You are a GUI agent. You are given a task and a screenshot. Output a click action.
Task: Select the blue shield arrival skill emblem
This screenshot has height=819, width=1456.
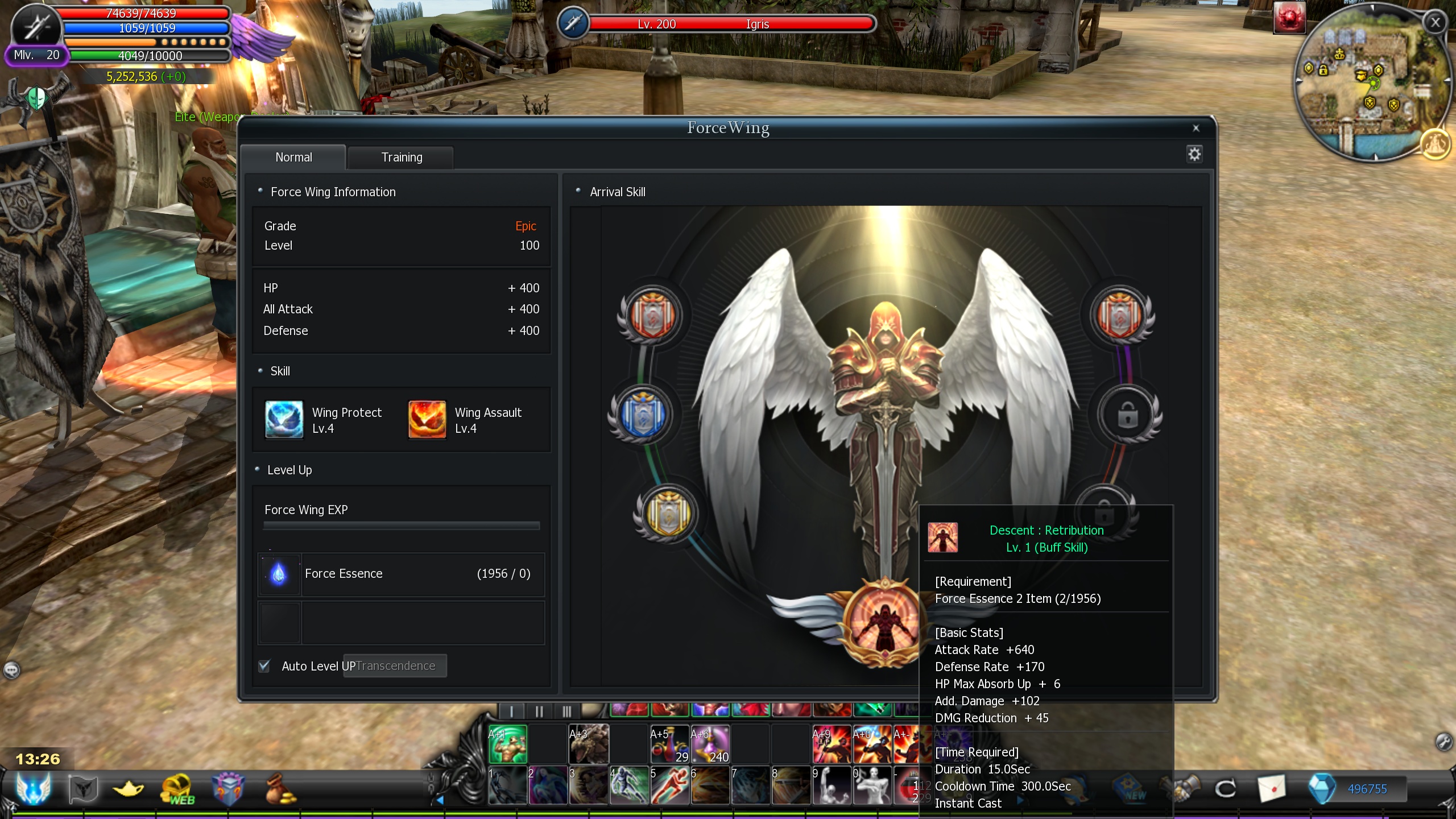coord(643,415)
